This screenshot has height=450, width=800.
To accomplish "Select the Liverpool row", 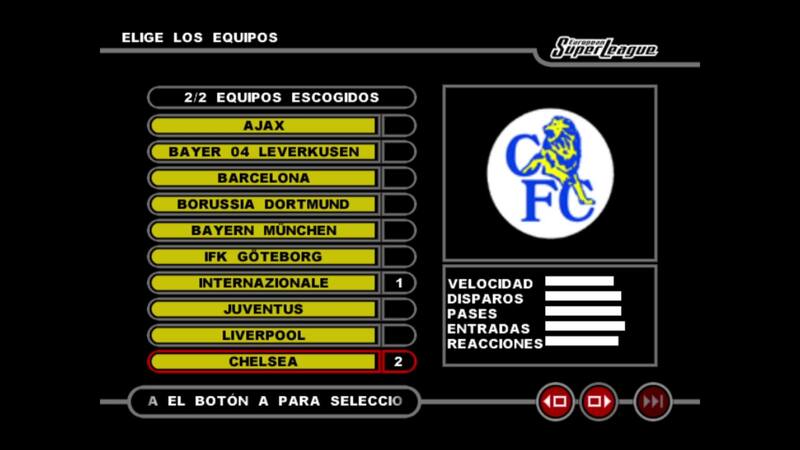I will (264, 335).
